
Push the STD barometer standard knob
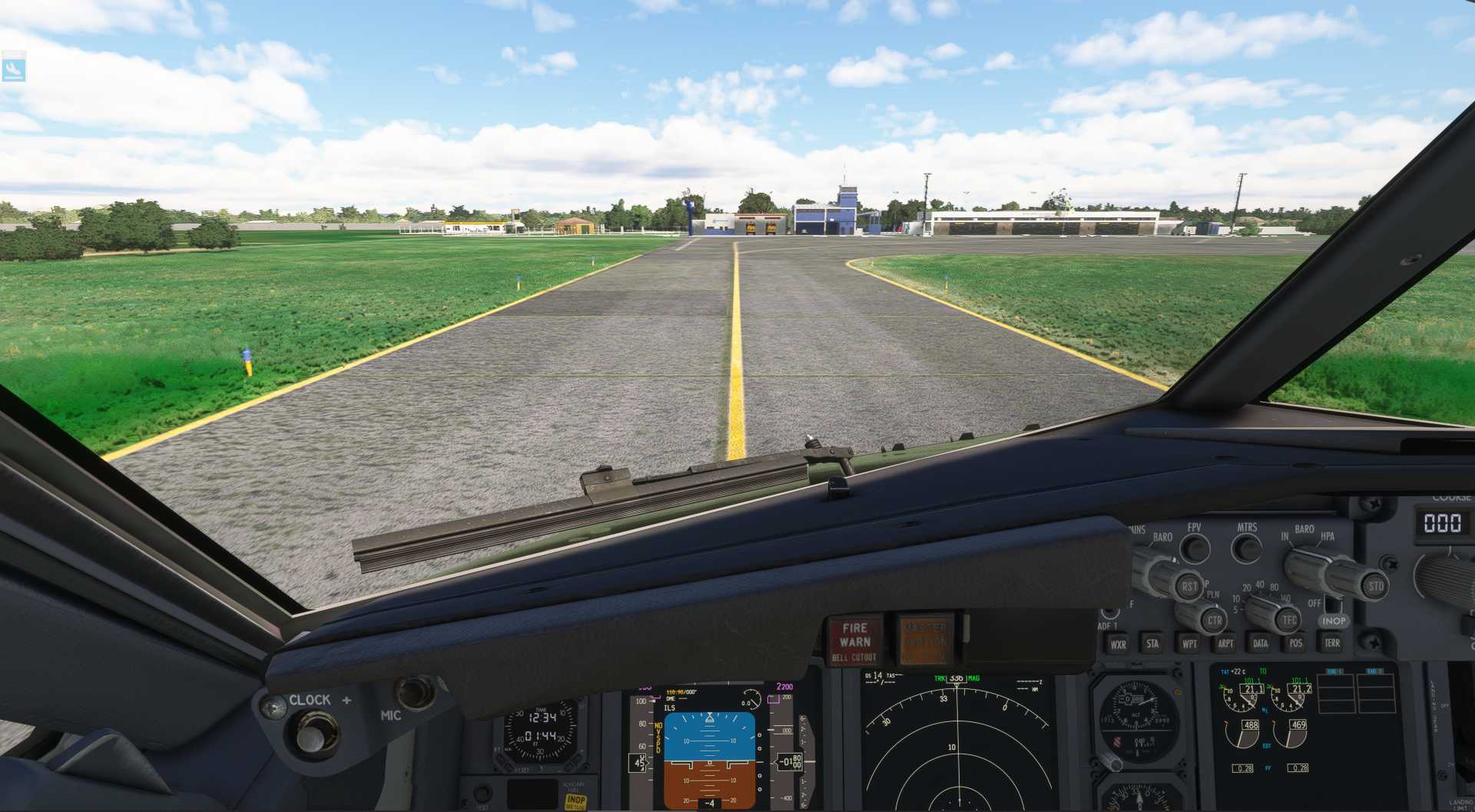tap(1375, 586)
